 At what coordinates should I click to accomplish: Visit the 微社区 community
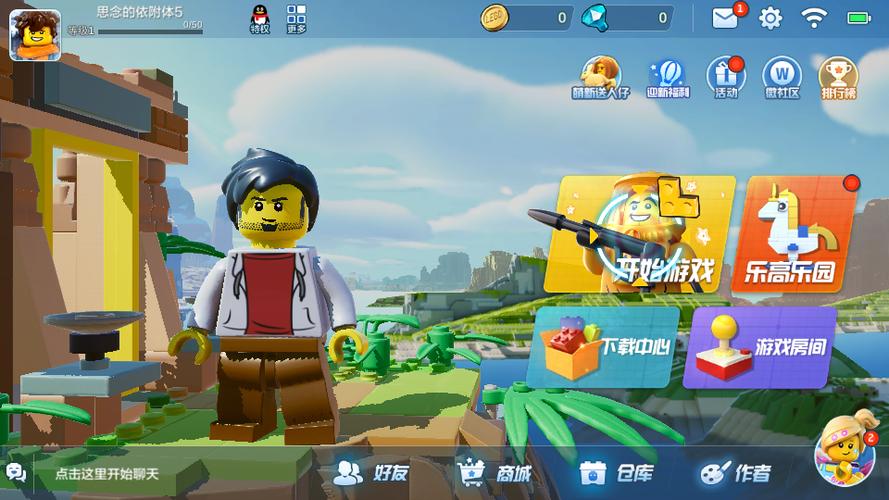(782, 77)
